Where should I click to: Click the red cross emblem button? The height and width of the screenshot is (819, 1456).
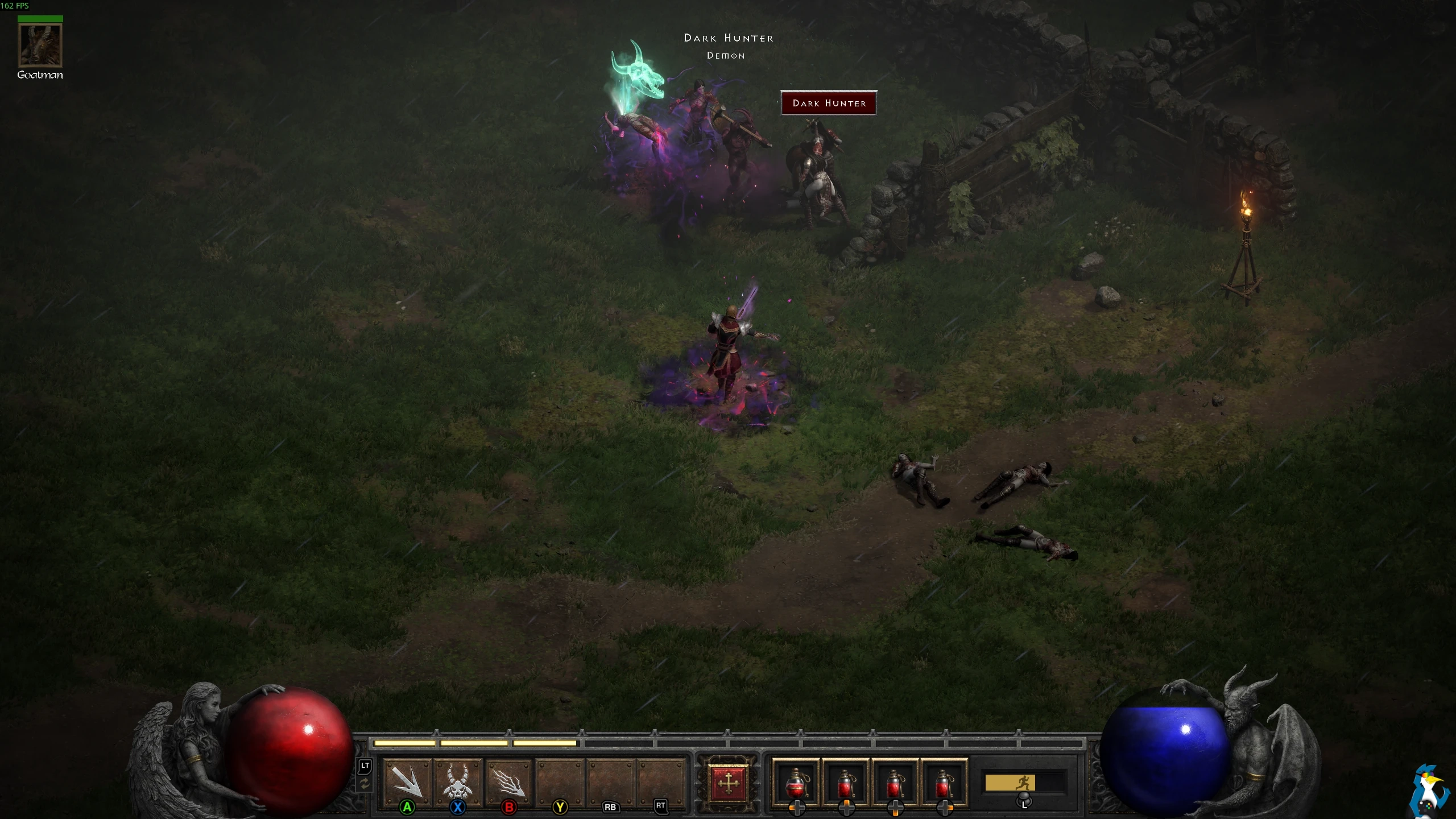pyautogui.click(x=728, y=783)
